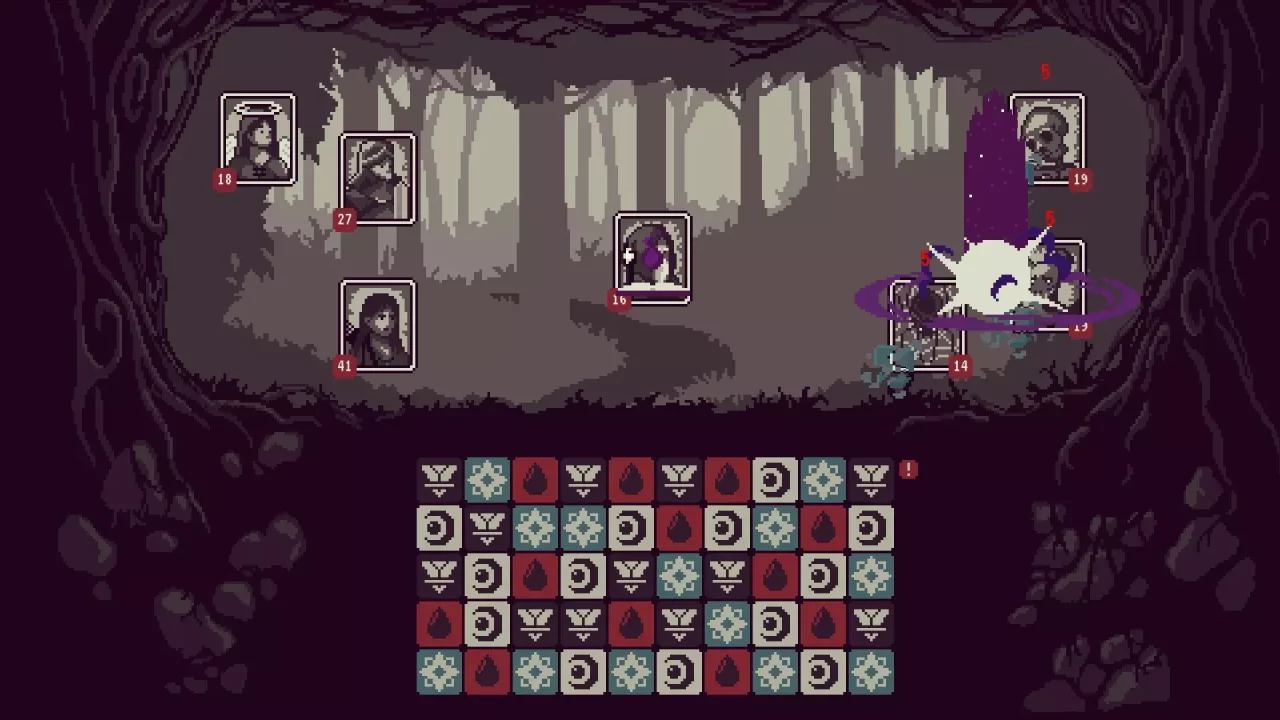The image size is (1280, 720).
Task: Select the haloed ally card with 18 health
Action: point(258,139)
